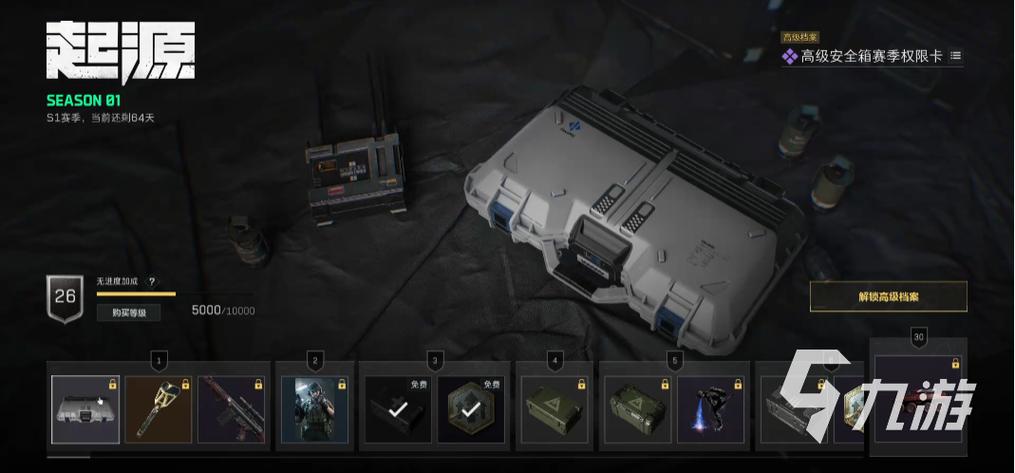This screenshot has width=1015, height=473.
Task: Open the list icon beside 高级安全箱赛季权限卡
Action: tap(955, 56)
